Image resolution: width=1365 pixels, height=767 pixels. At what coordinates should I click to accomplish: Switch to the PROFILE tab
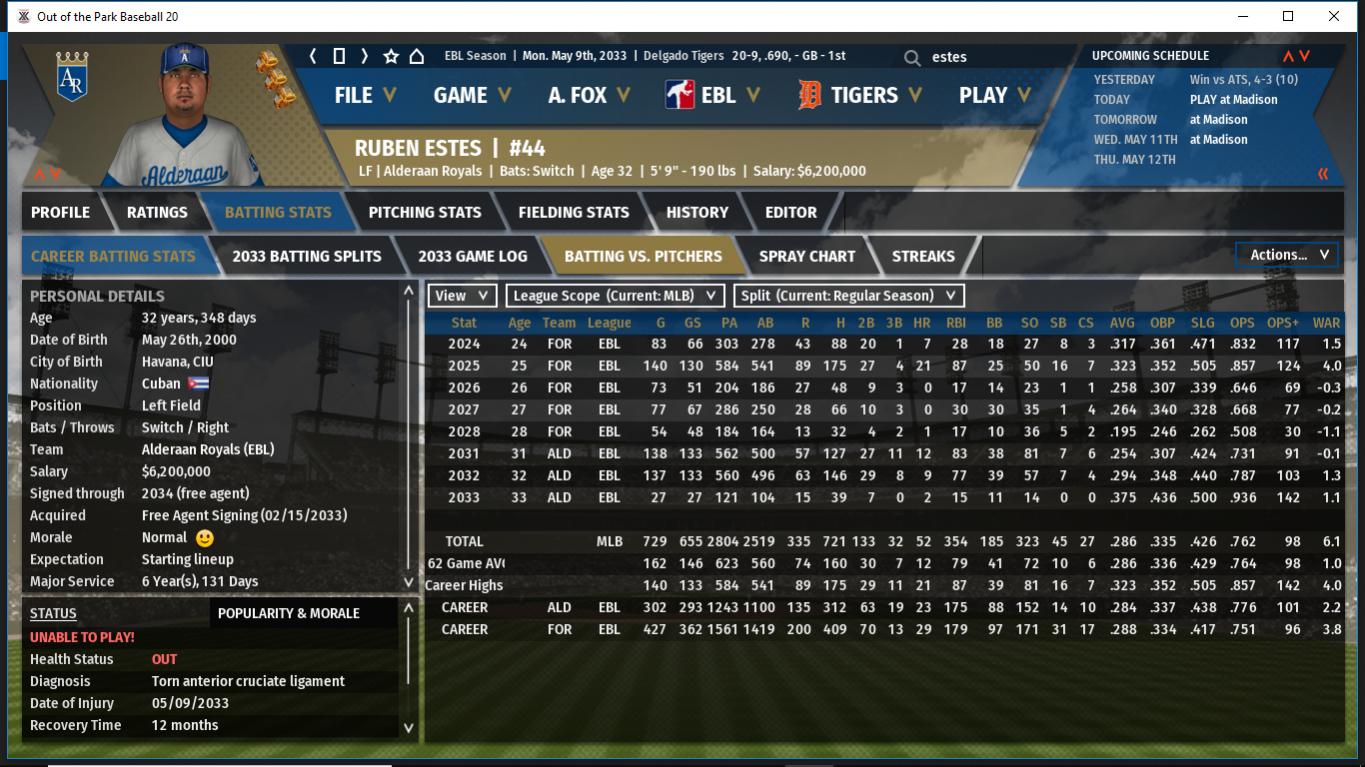(x=60, y=212)
